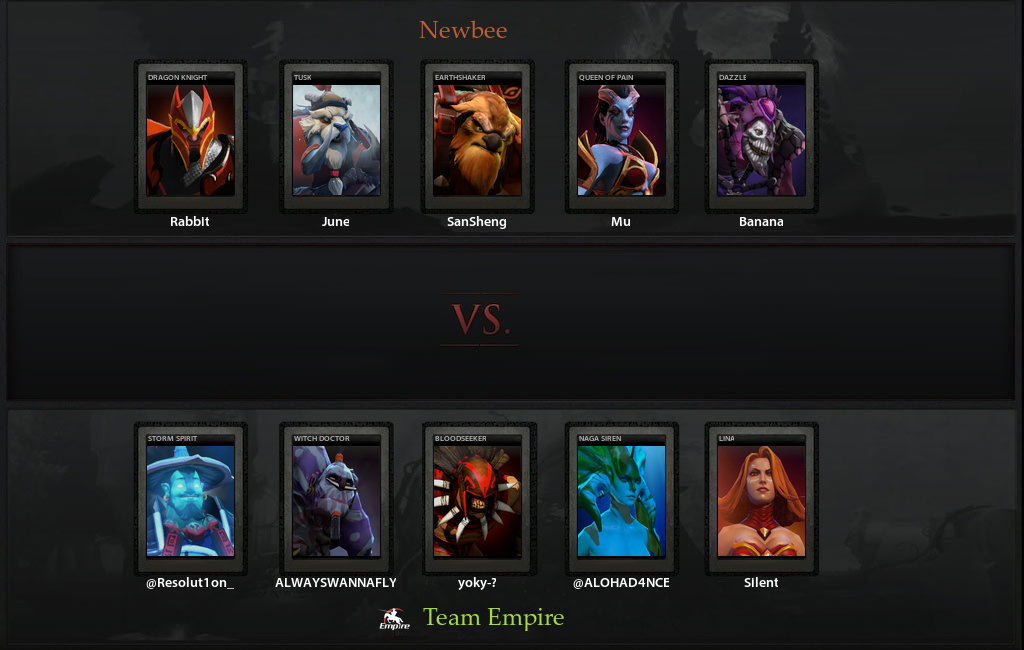Image resolution: width=1024 pixels, height=650 pixels.
Task: Click the Newbee team name
Action: pyautogui.click(x=463, y=30)
